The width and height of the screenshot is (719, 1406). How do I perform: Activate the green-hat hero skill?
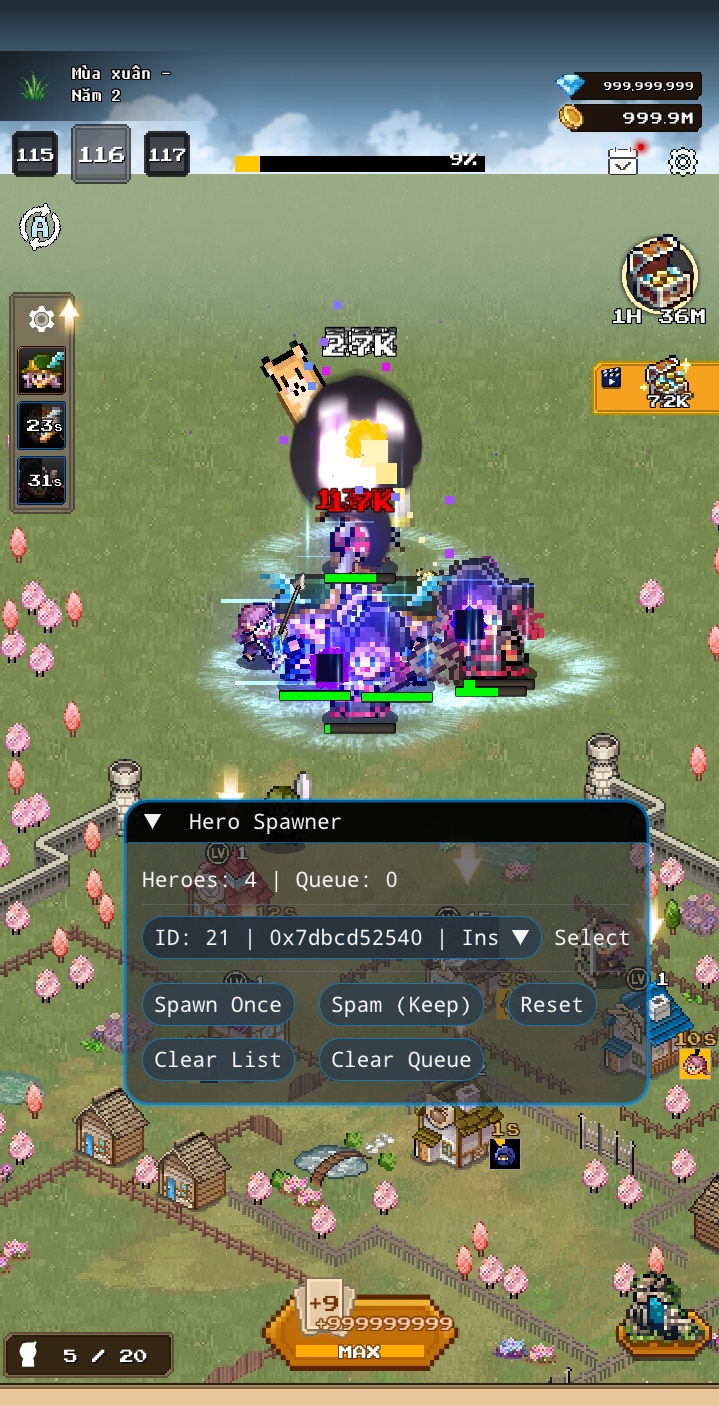tap(42, 371)
